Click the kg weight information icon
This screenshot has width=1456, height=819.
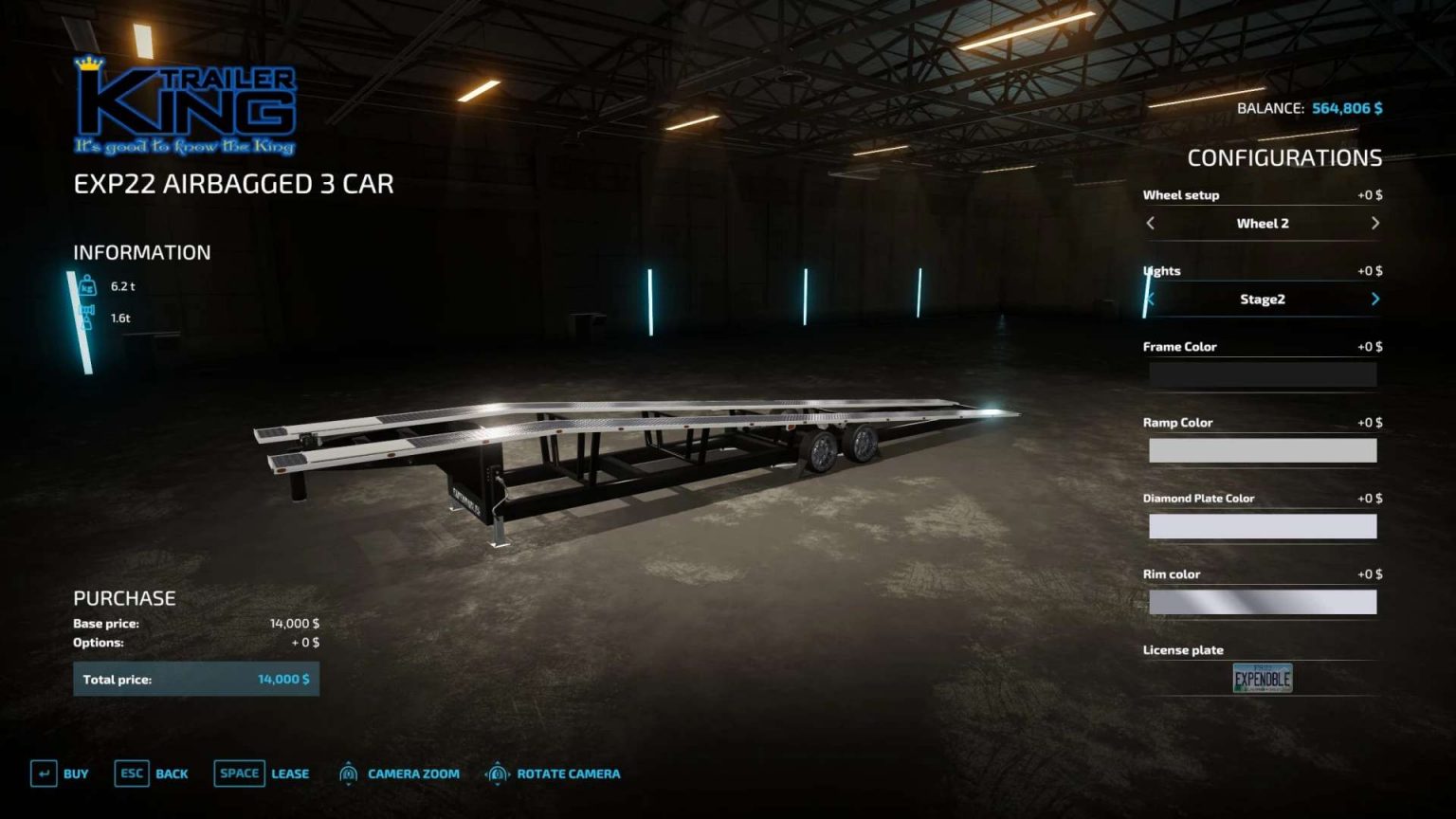point(86,287)
